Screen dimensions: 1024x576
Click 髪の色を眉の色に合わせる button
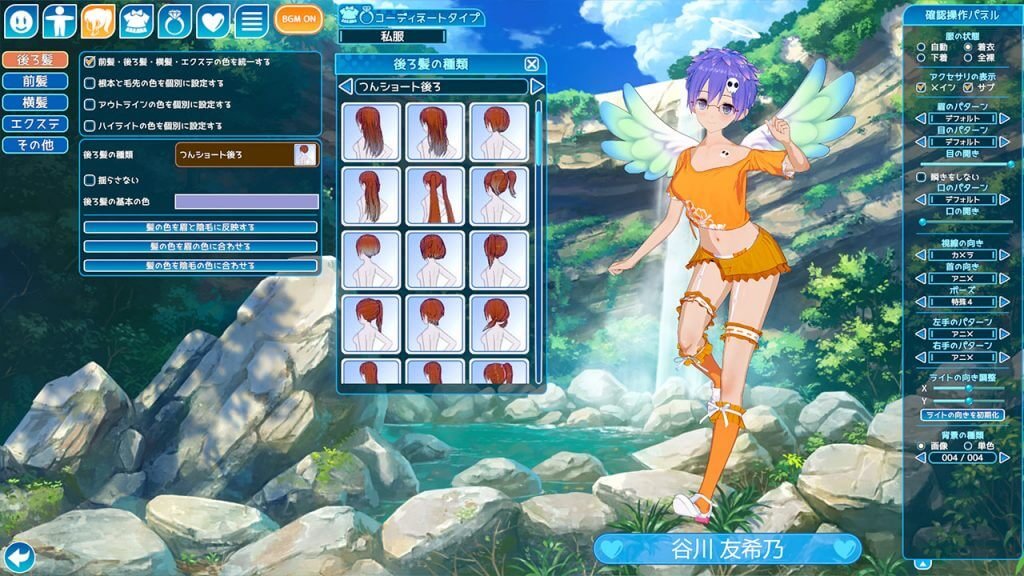pyautogui.click(x=200, y=246)
